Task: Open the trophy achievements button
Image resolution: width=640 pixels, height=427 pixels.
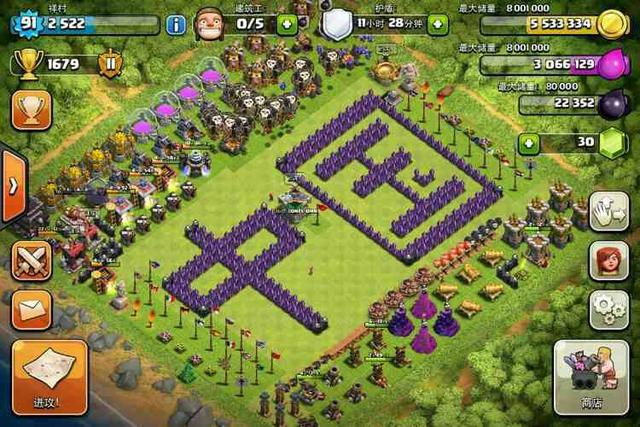Action: pos(32,110)
